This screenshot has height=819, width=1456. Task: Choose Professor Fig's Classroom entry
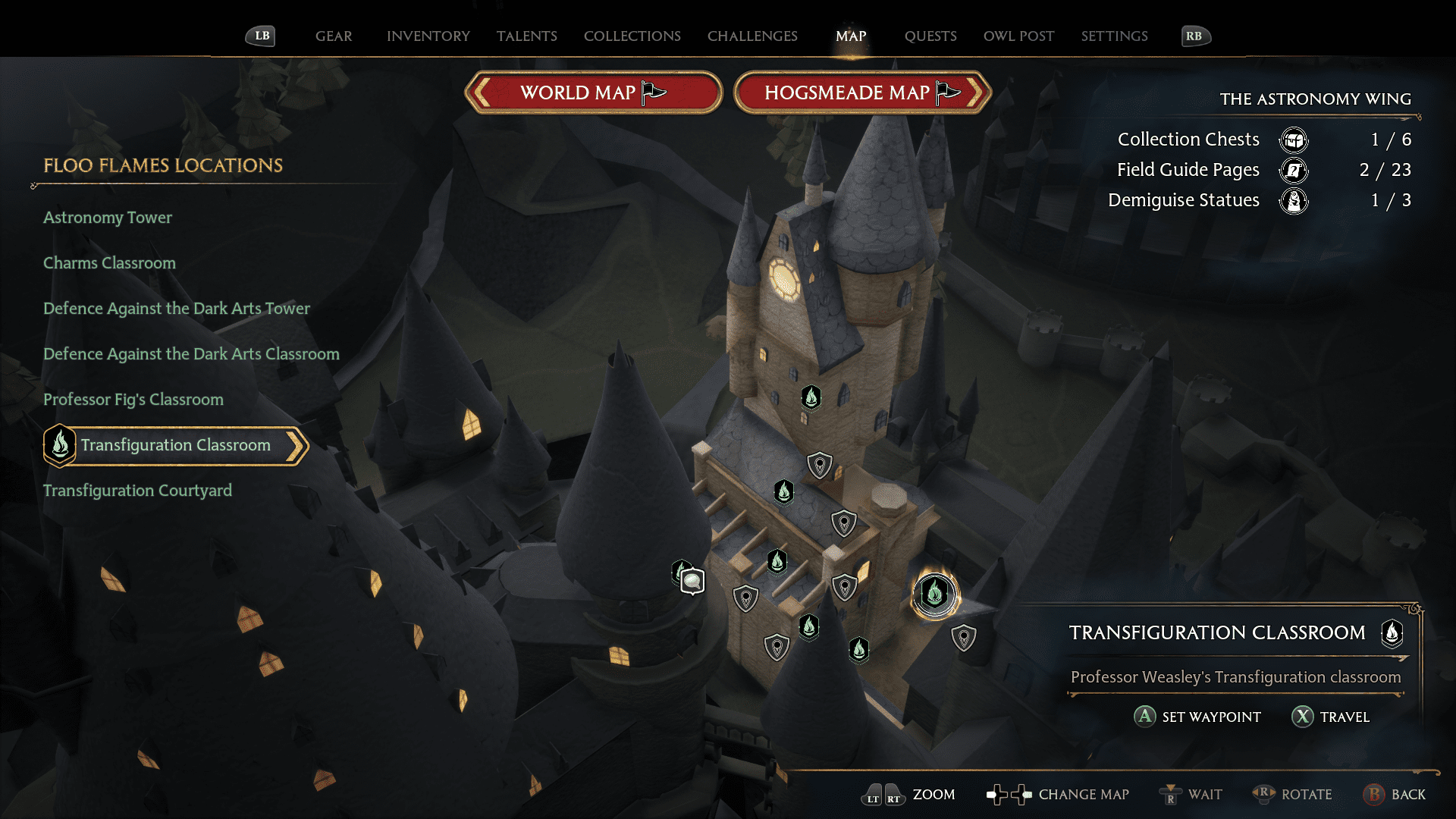click(x=133, y=400)
